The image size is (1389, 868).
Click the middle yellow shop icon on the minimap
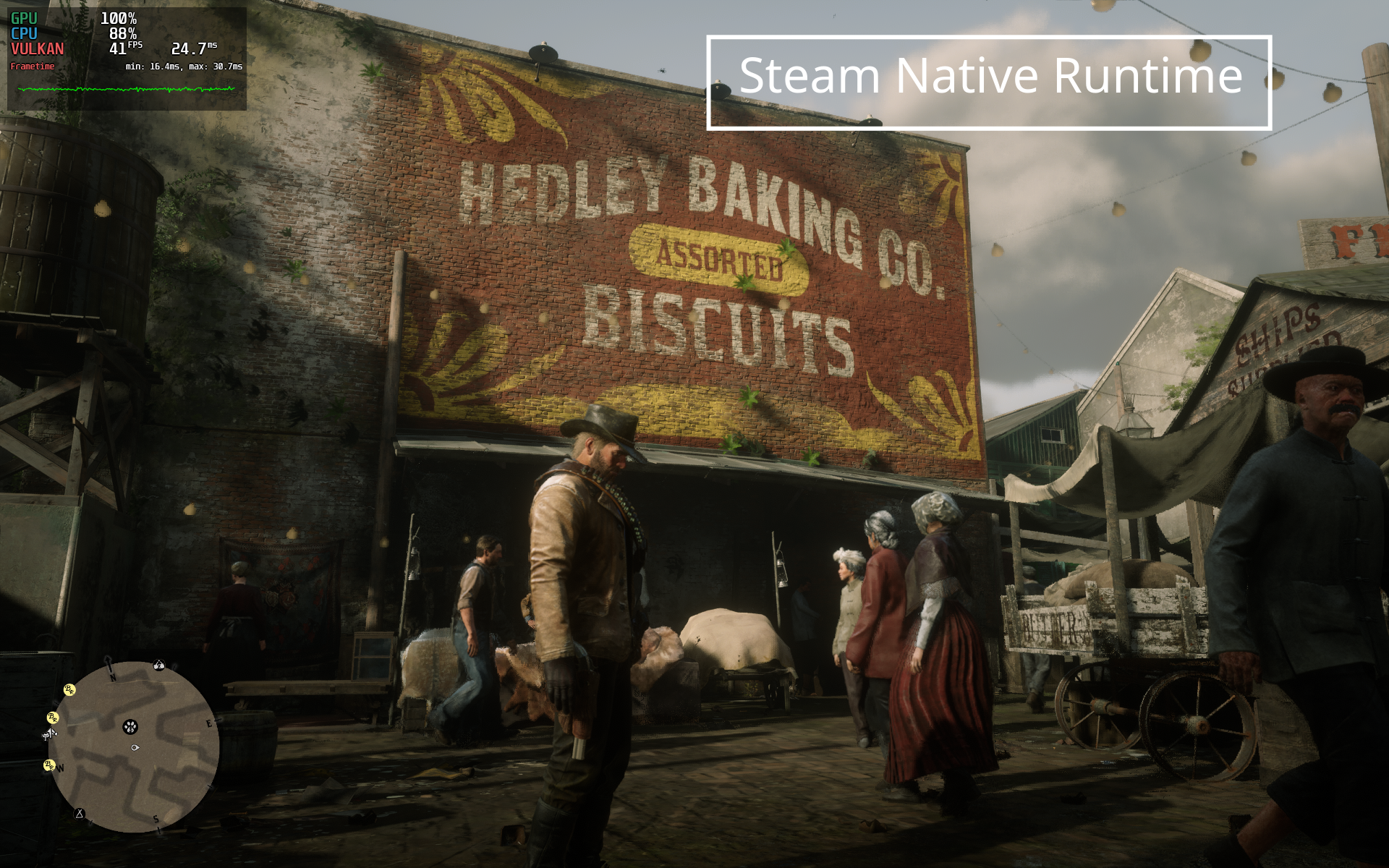[52, 718]
